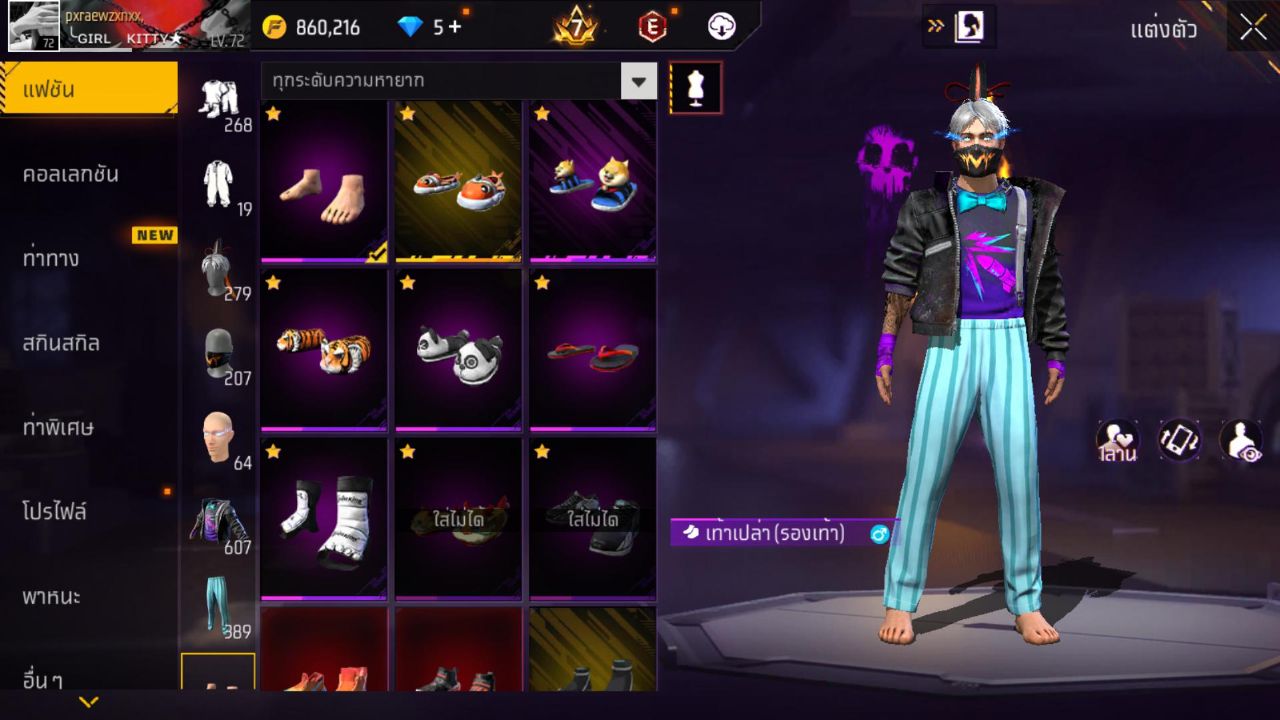The width and height of the screenshot is (1280, 720).
Task: Open the rarity filter dropdown
Action: tap(639, 81)
